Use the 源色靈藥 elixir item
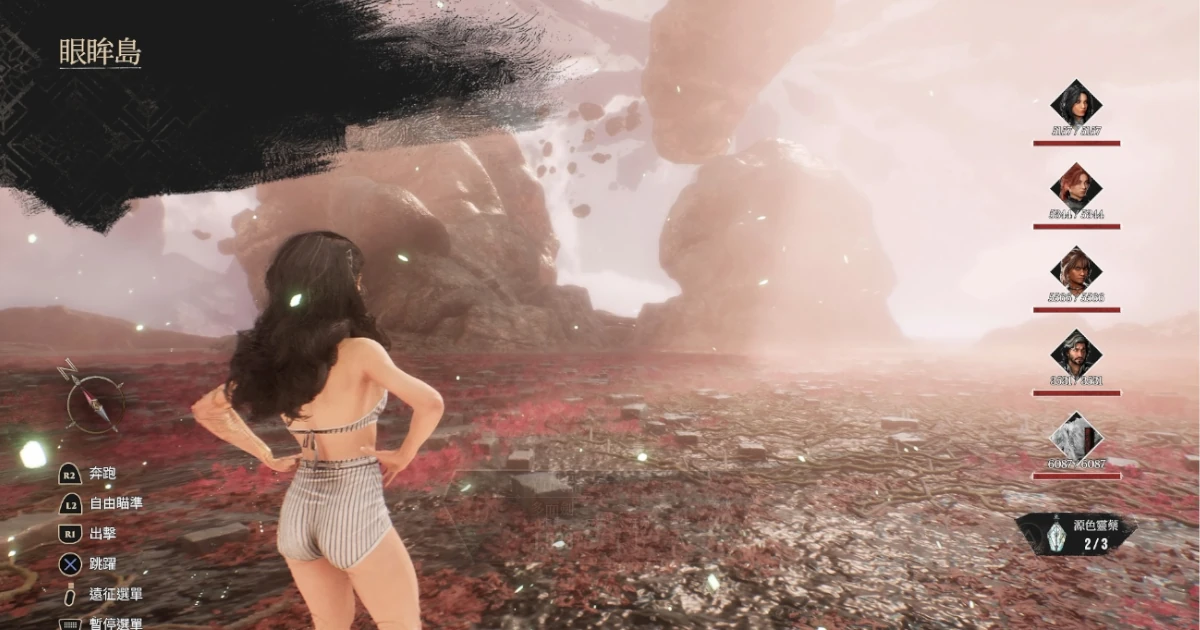The height and width of the screenshot is (630, 1200). coord(1076,534)
